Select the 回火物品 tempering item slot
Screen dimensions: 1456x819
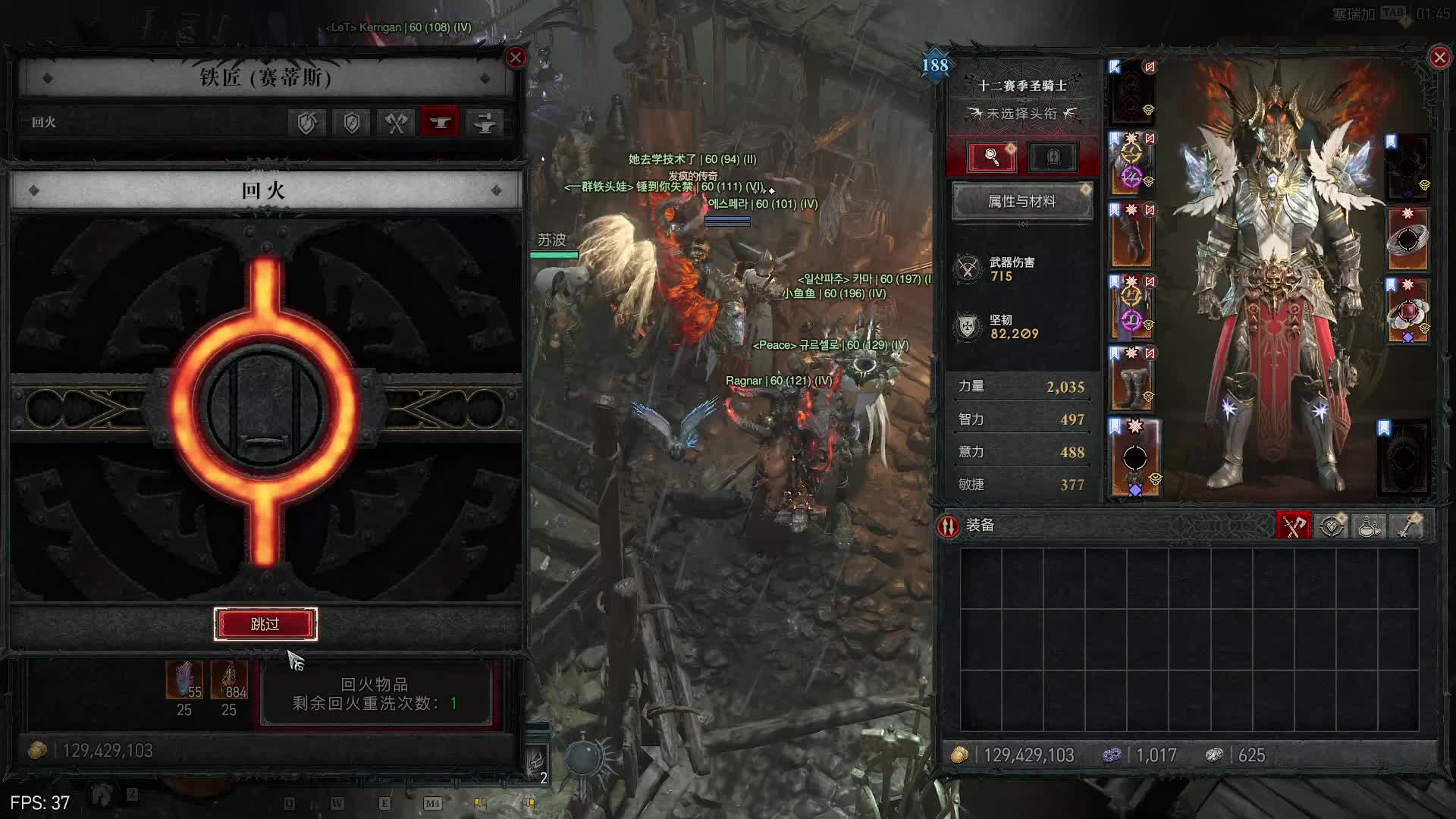pyautogui.click(x=375, y=694)
